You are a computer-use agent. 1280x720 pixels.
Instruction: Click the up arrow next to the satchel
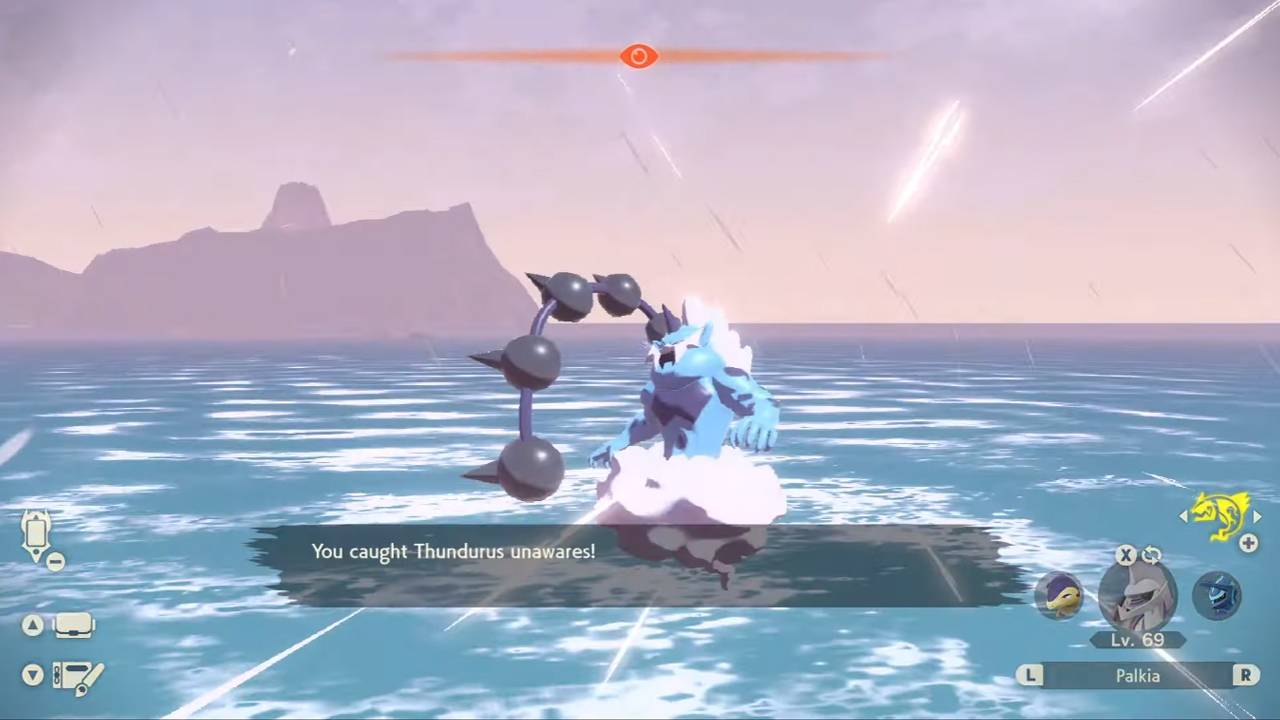(x=33, y=624)
